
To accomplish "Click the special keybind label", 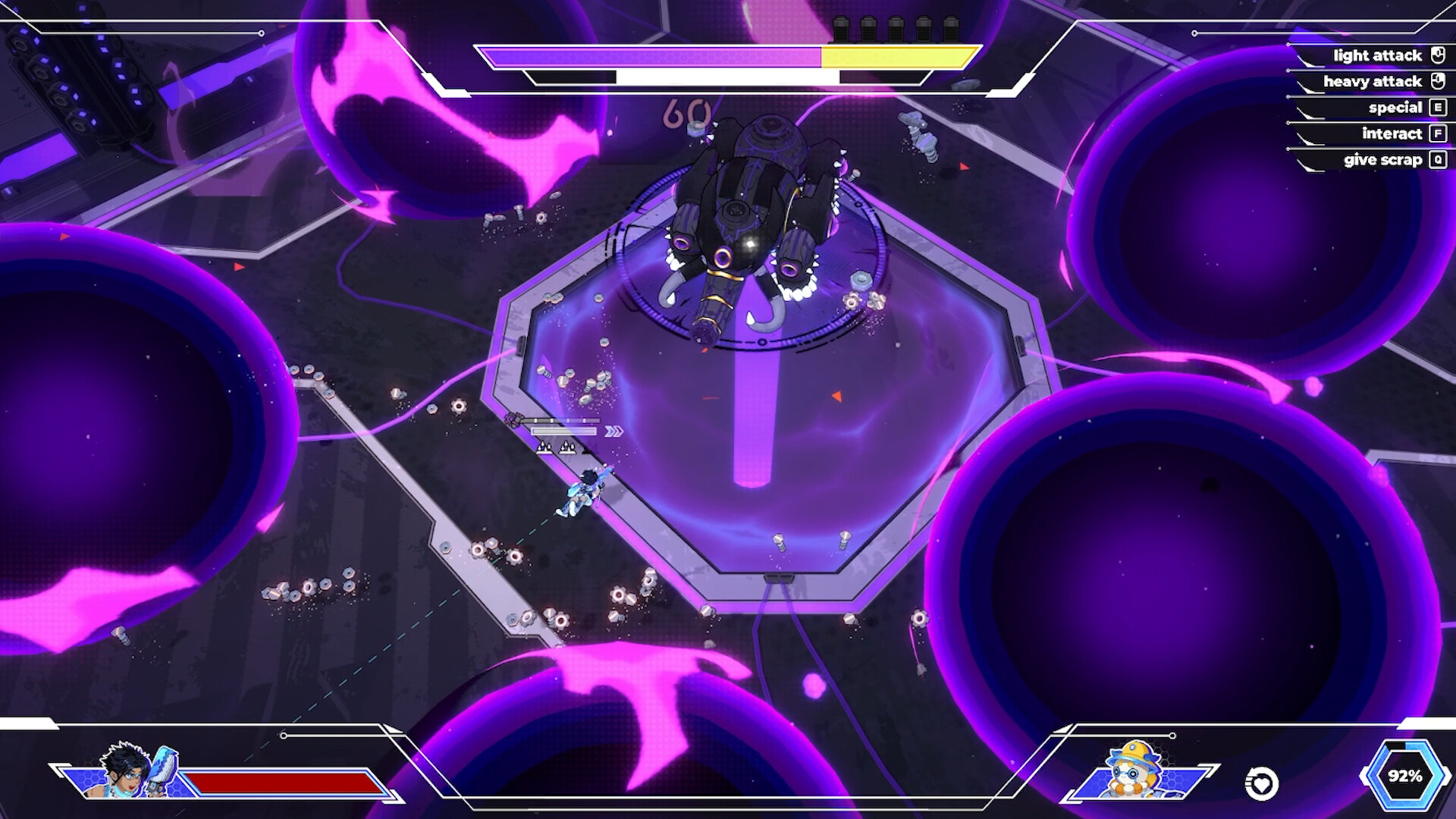I will 1395,108.
